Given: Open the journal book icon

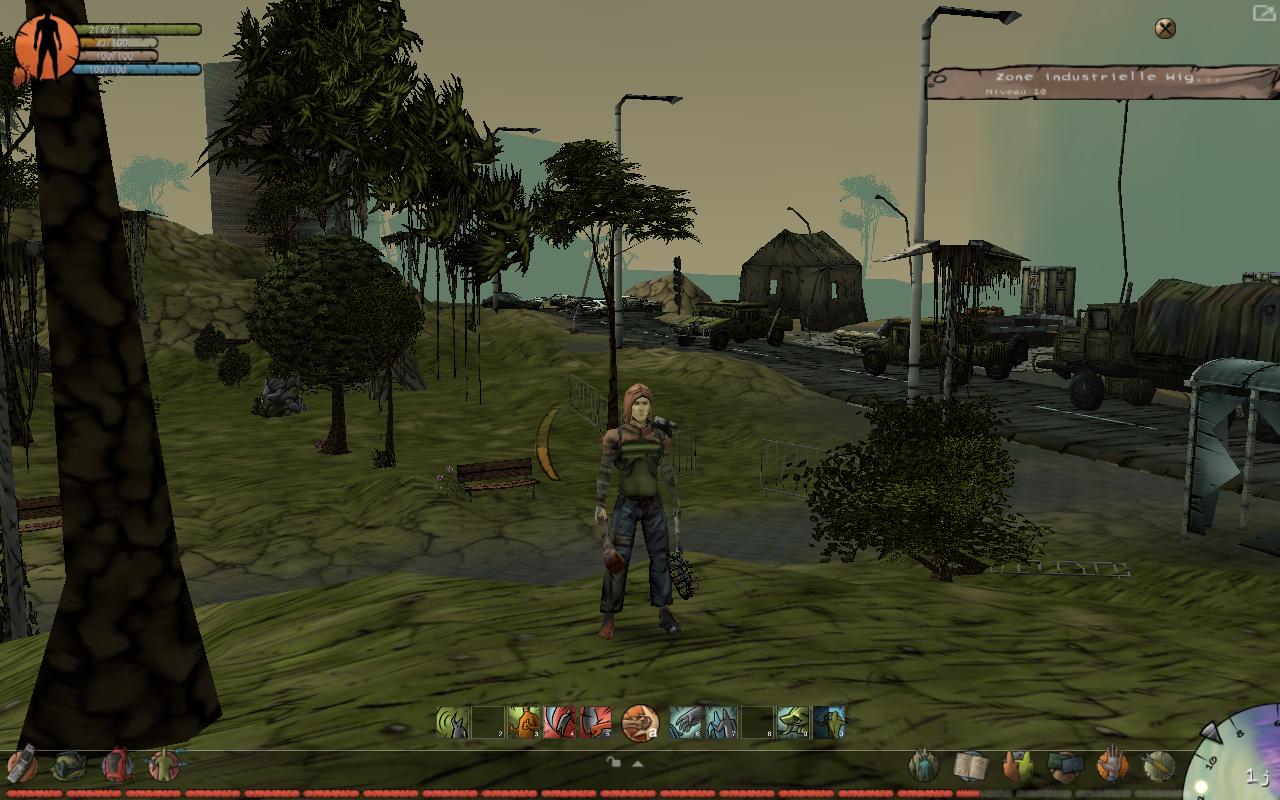Looking at the screenshot, I should coord(970,767).
